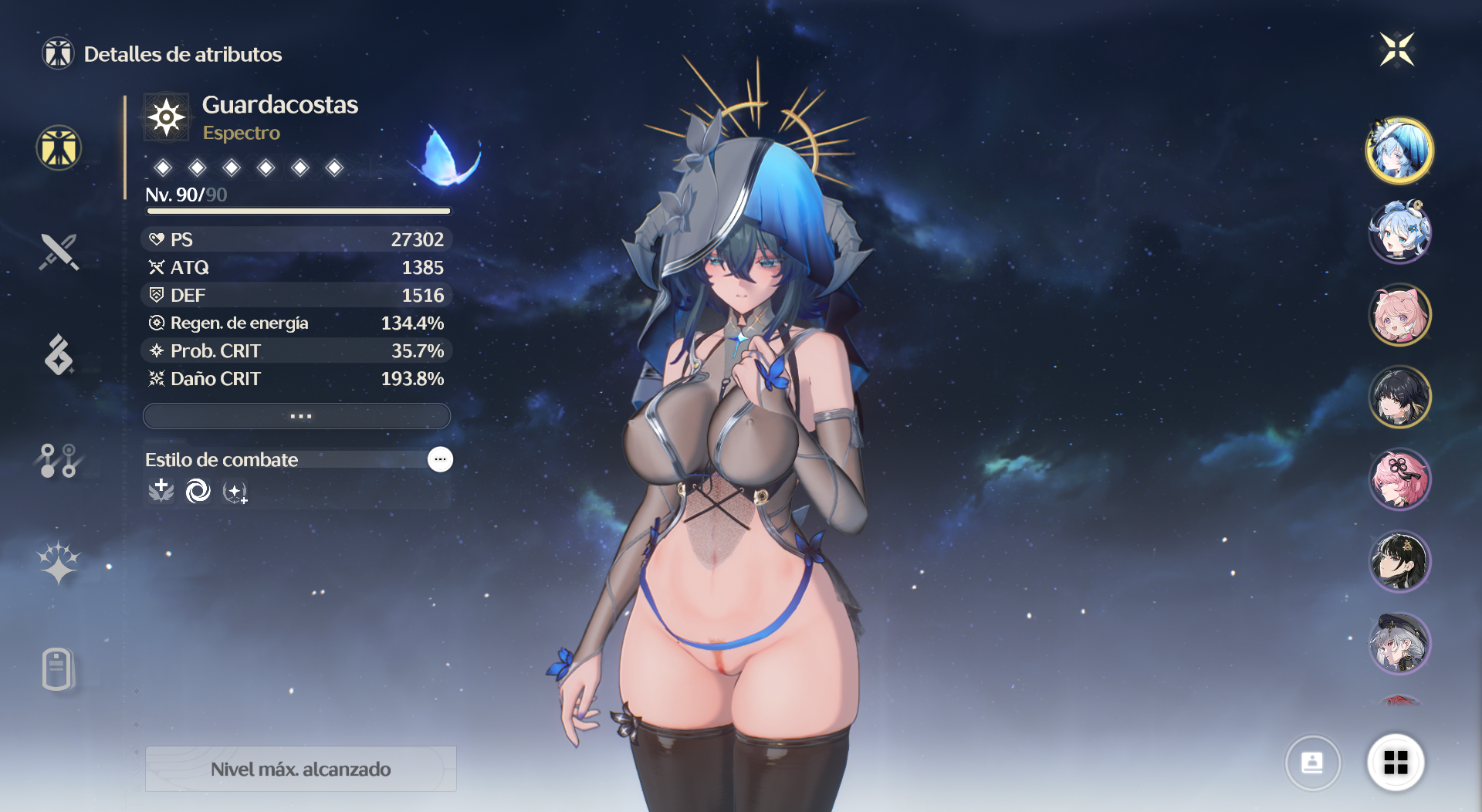Select the pink-haired cat-eared character portrait
Screen dimensions: 1482x812
pos(1399,314)
